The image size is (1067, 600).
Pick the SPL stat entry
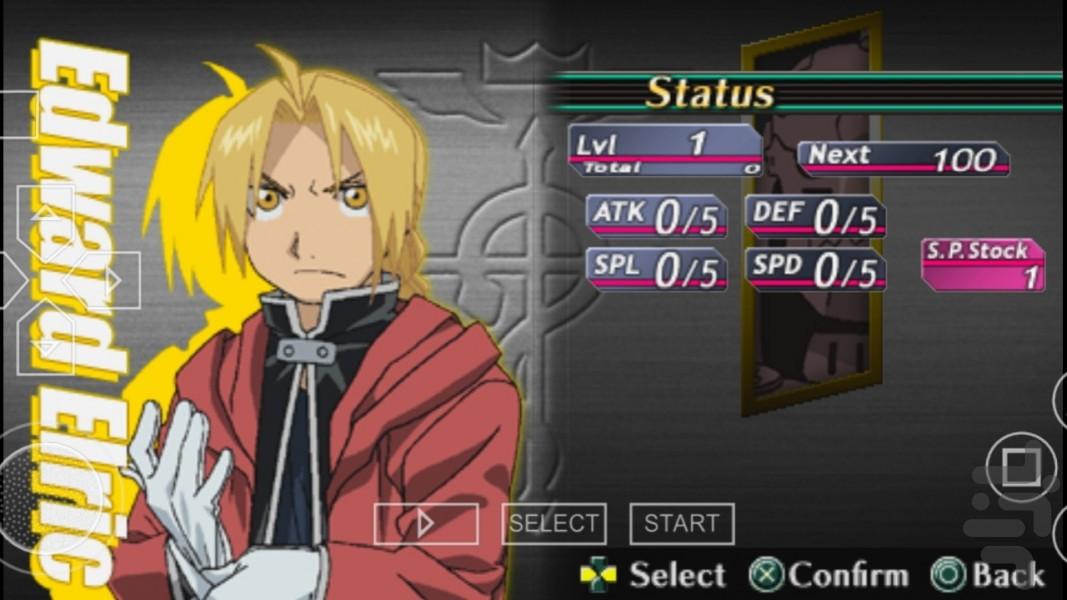[656, 270]
